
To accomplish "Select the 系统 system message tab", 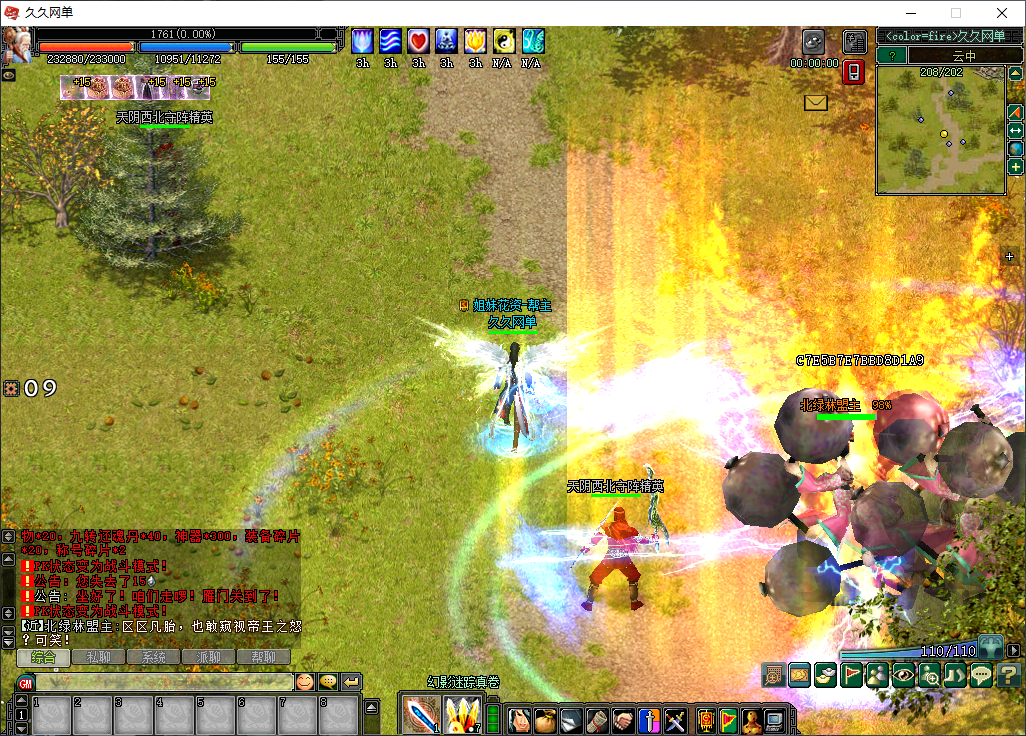I will [x=153, y=657].
